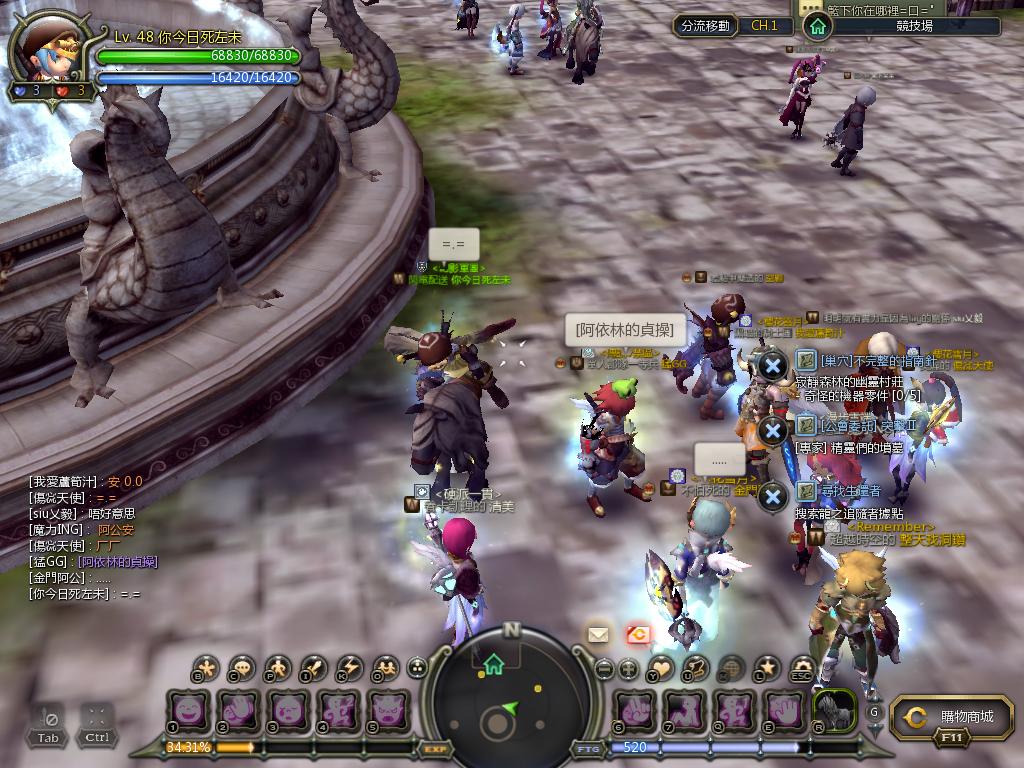Screen dimensions: 1024x768
Task: Use the waving hand emote in the last emote slot
Action: (x=785, y=711)
